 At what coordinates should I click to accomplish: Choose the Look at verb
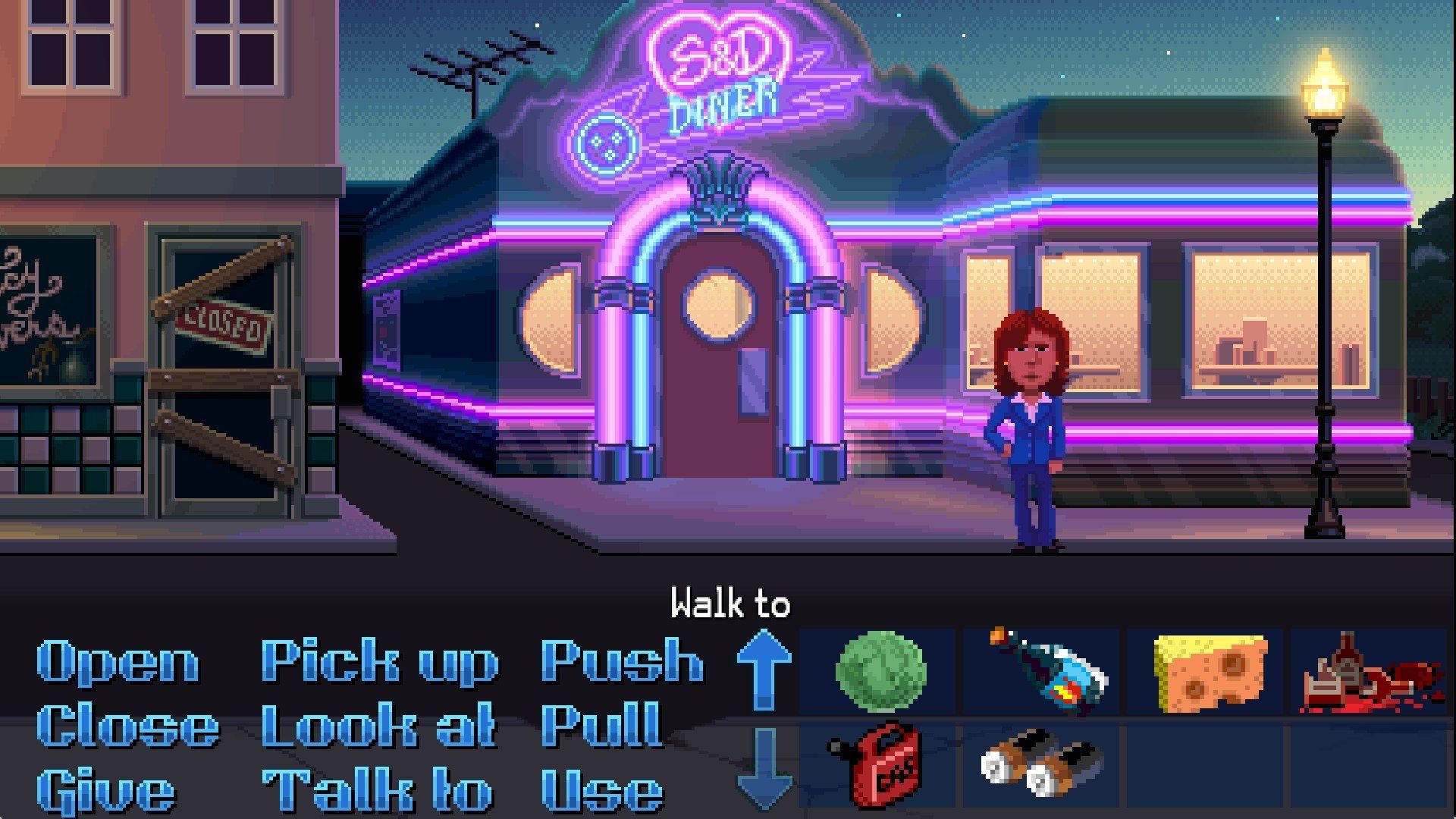[378, 726]
